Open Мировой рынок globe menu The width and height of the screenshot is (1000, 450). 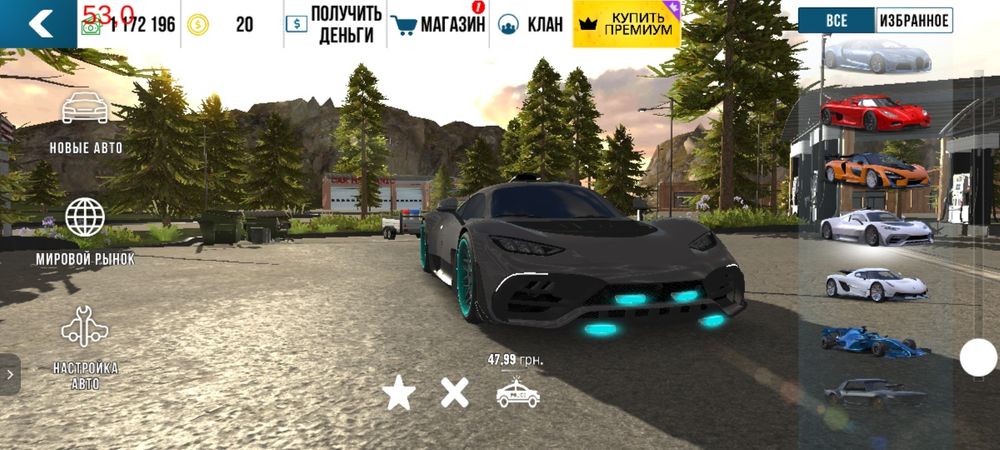[85, 232]
